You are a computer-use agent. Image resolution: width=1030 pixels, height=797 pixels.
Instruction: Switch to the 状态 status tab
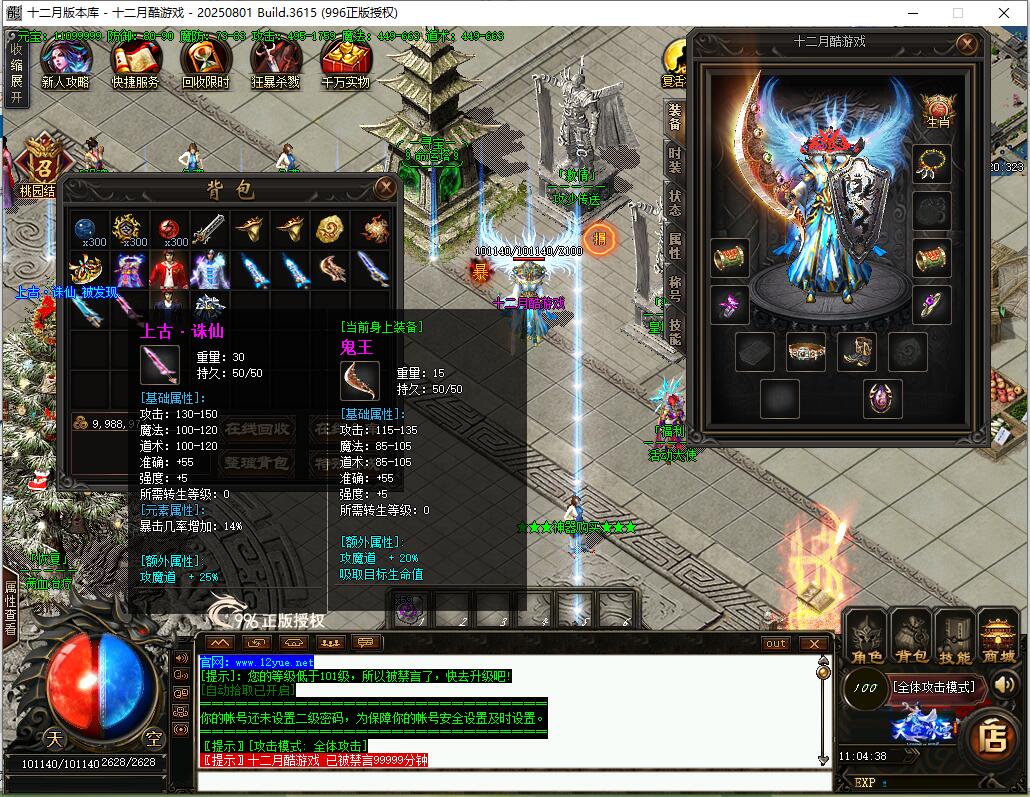[676, 202]
